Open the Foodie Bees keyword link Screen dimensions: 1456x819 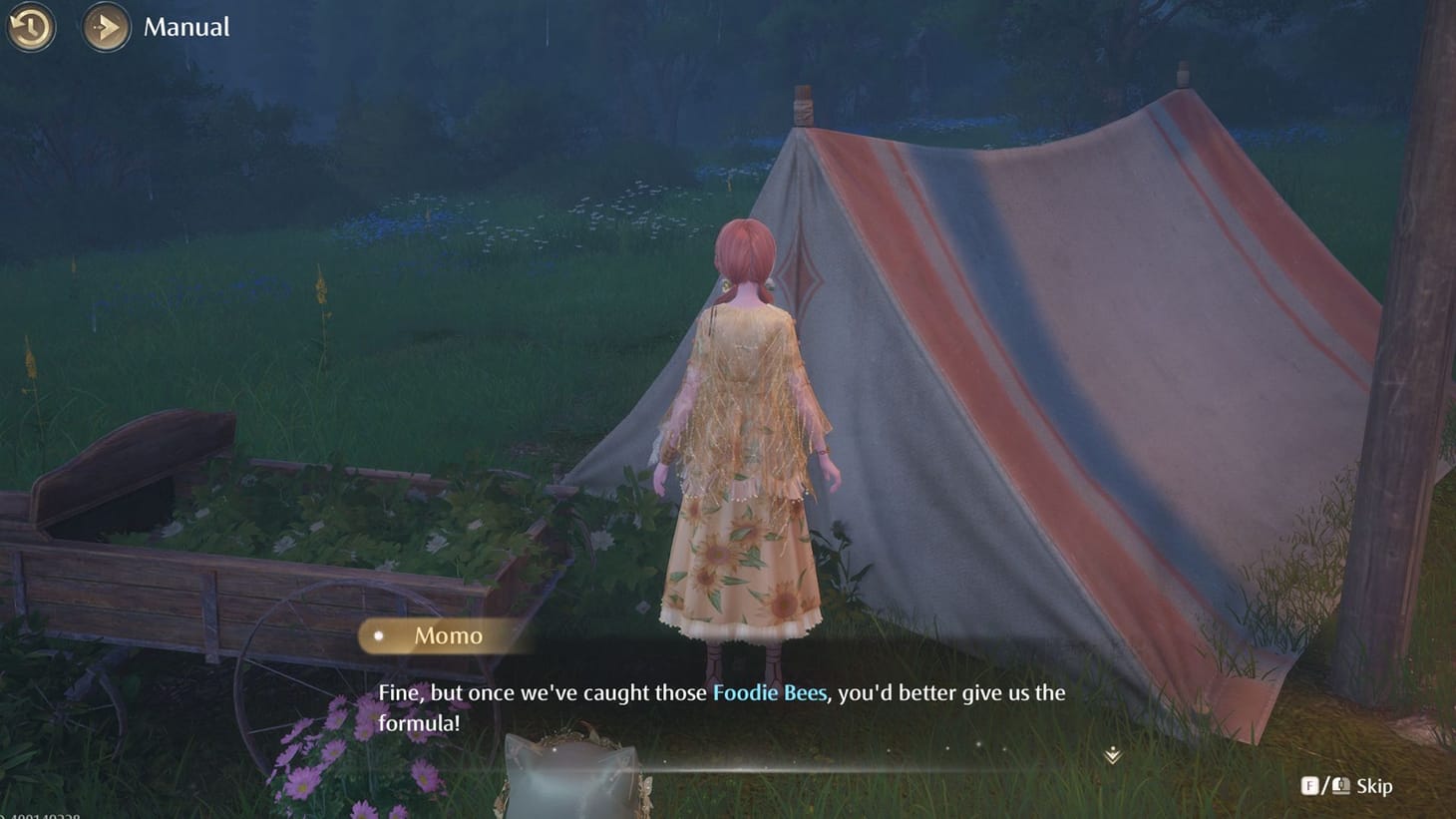[769, 692]
